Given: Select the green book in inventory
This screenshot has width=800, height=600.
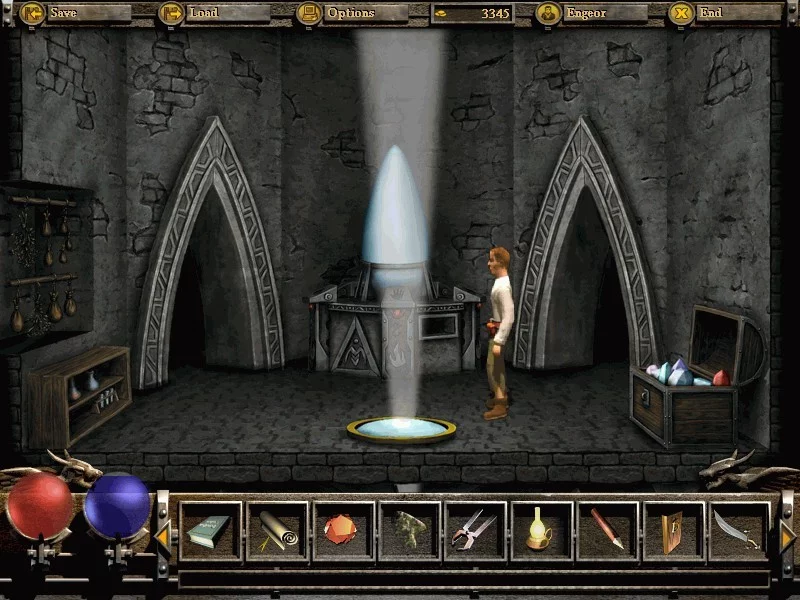Looking at the screenshot, I should click(210, 530).
